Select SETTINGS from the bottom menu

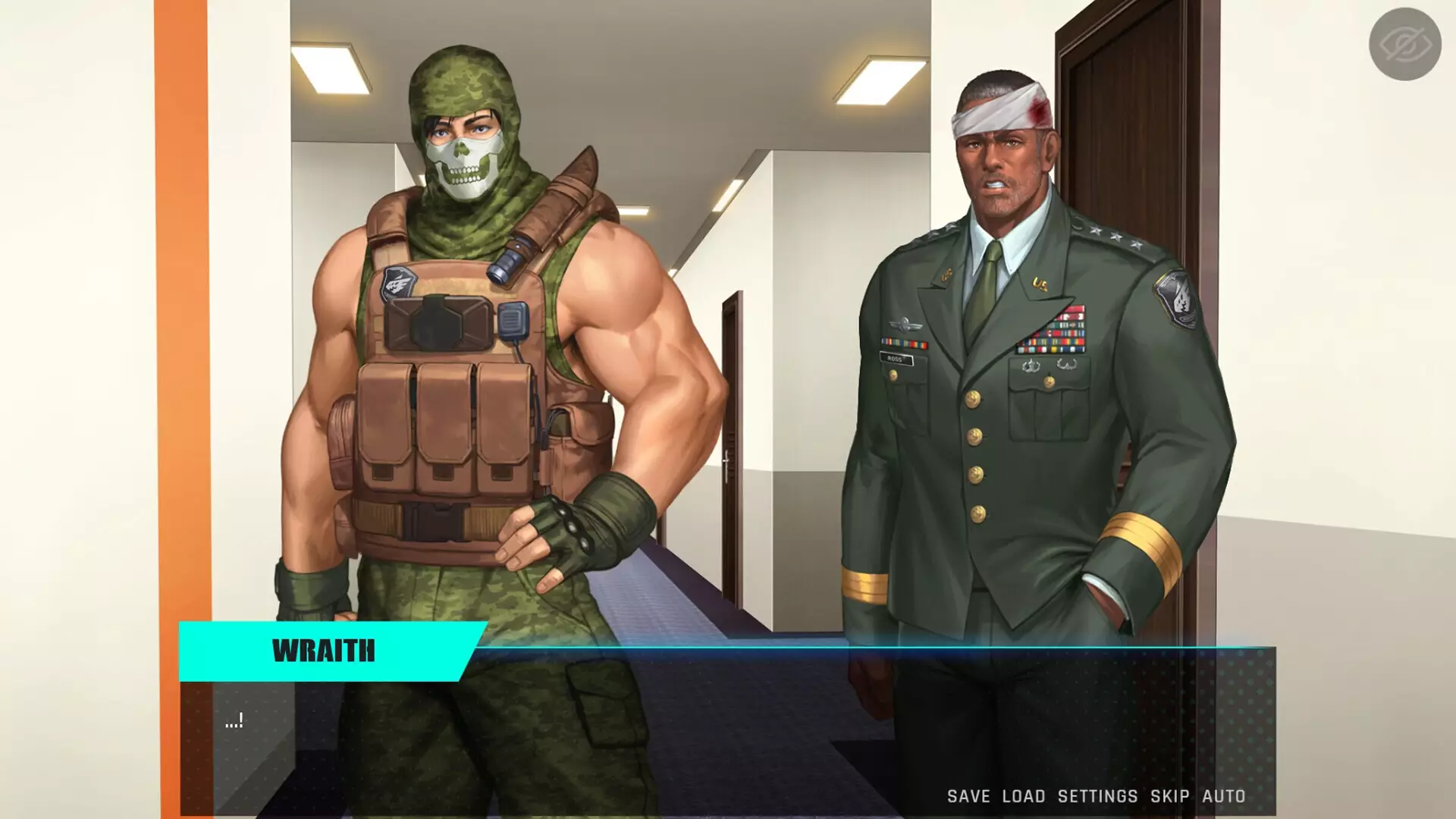pyautogui.click(x=1096, y=796)
